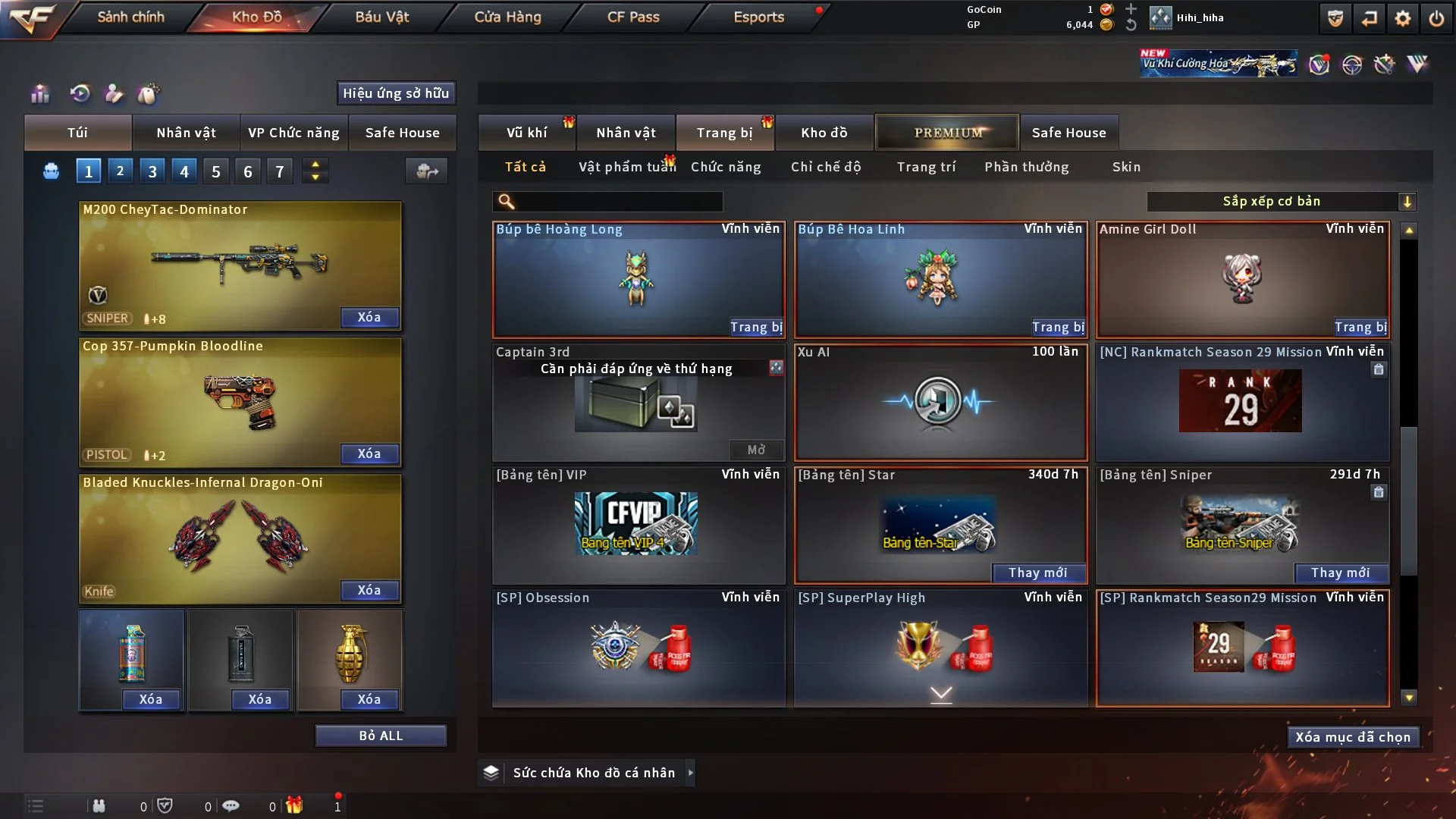Image resolution: width=1456 pixels, height=819 pixels.
Task: Select bag preset number 3
Action: pyautogui.click(x=152, y=171)
